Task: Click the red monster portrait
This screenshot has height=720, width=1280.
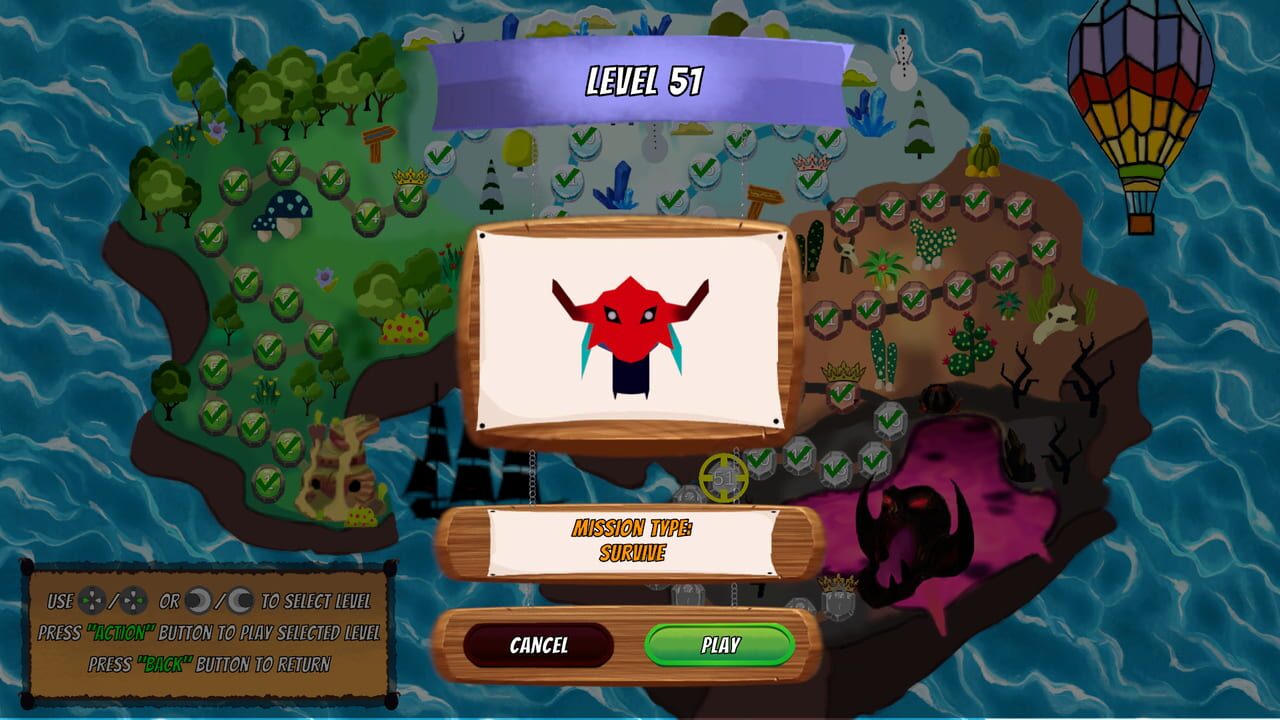Action: (630, 330)
